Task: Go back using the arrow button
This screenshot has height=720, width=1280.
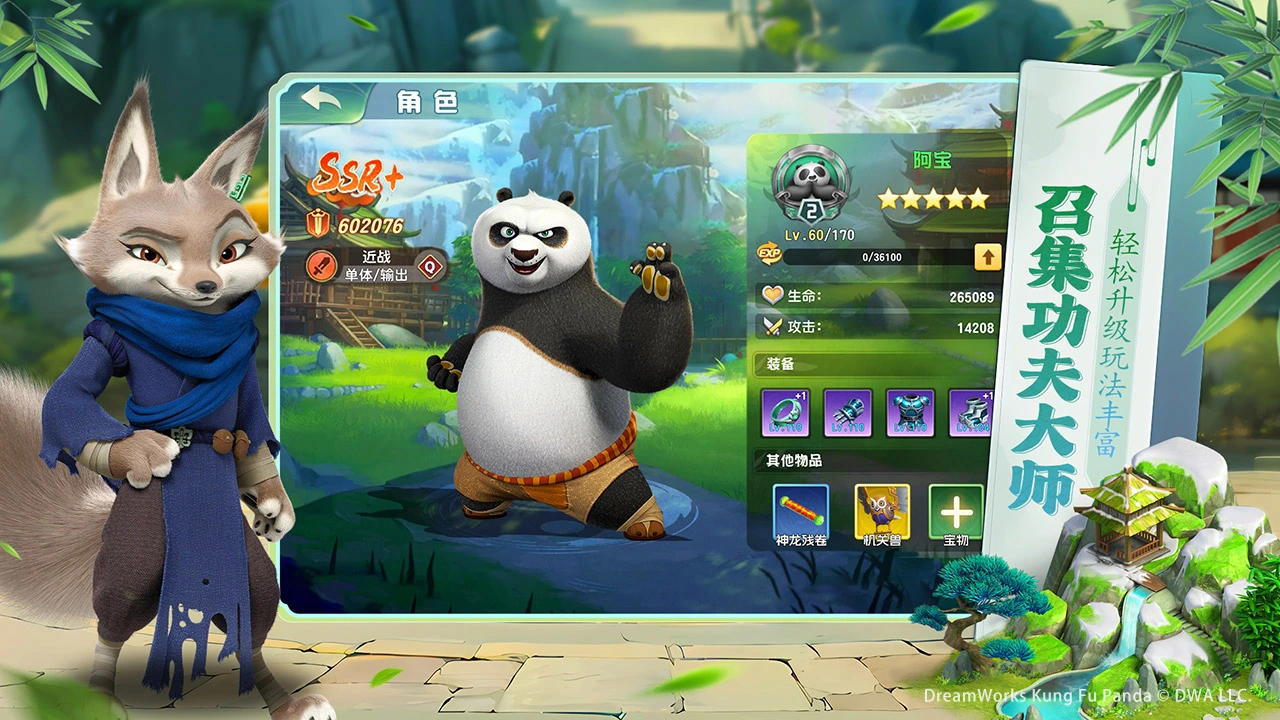Action: [319, 98]
